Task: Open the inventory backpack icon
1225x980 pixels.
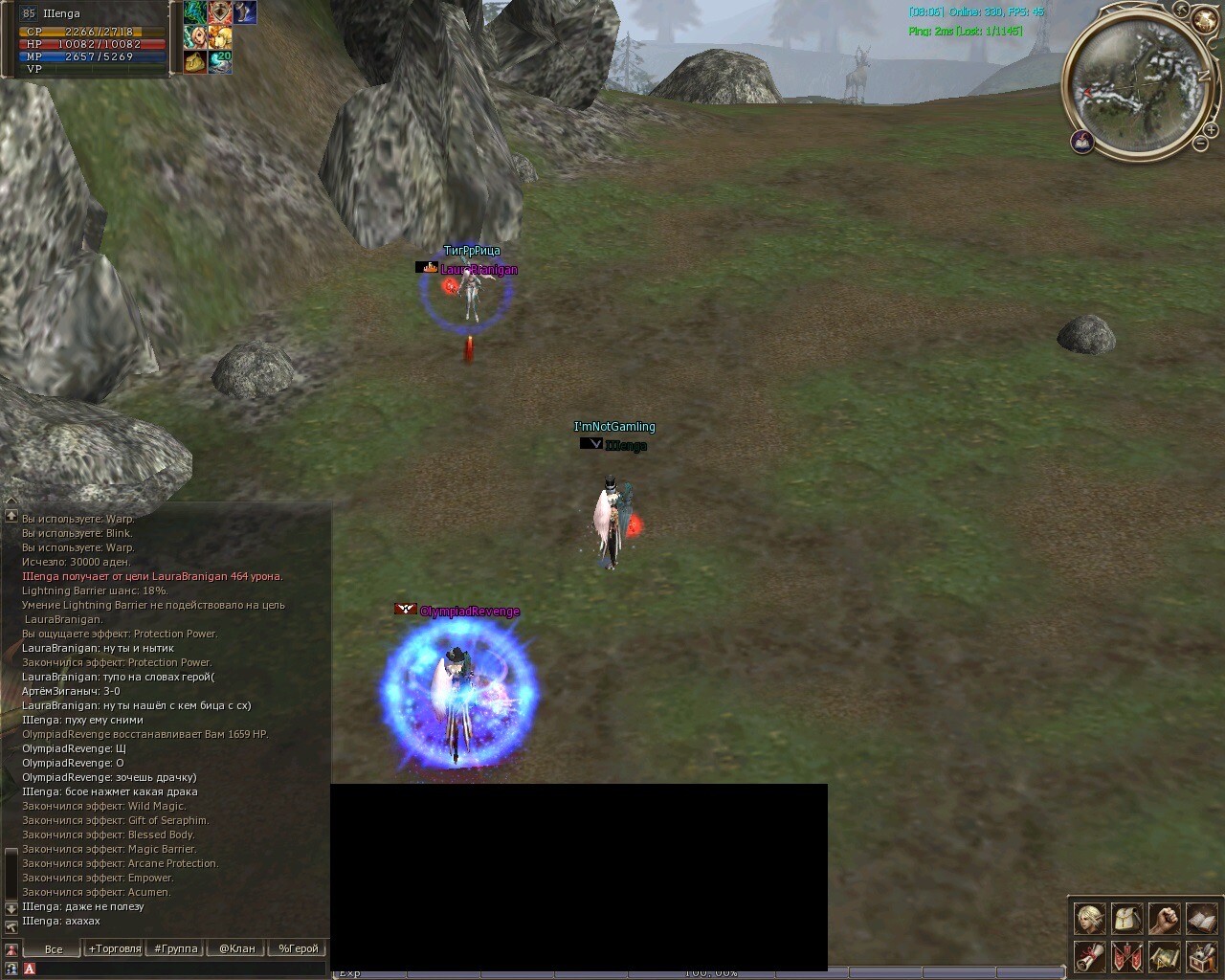Action: [x=1126, y=920]
